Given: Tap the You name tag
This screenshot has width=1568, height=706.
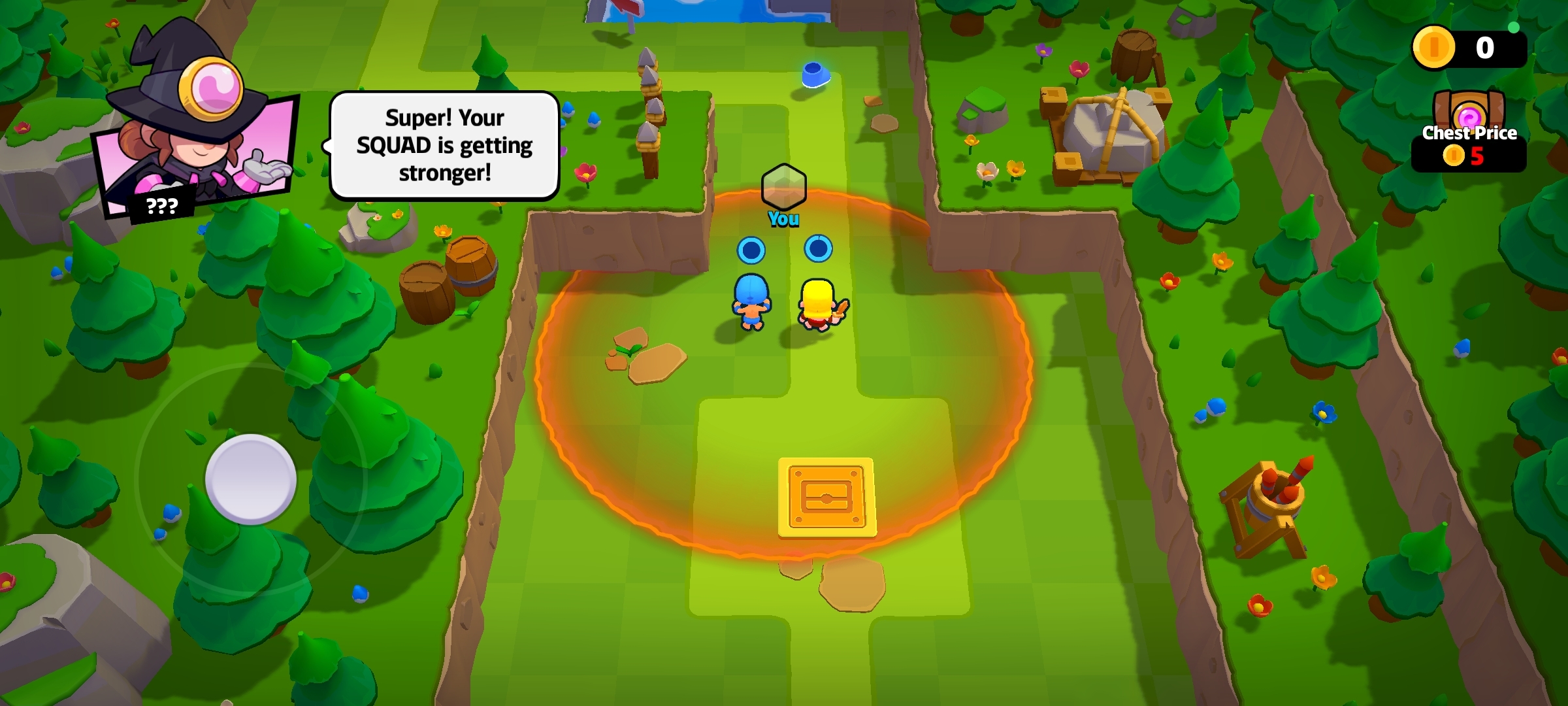Looking at the screenshot, I should coord(784,219).
